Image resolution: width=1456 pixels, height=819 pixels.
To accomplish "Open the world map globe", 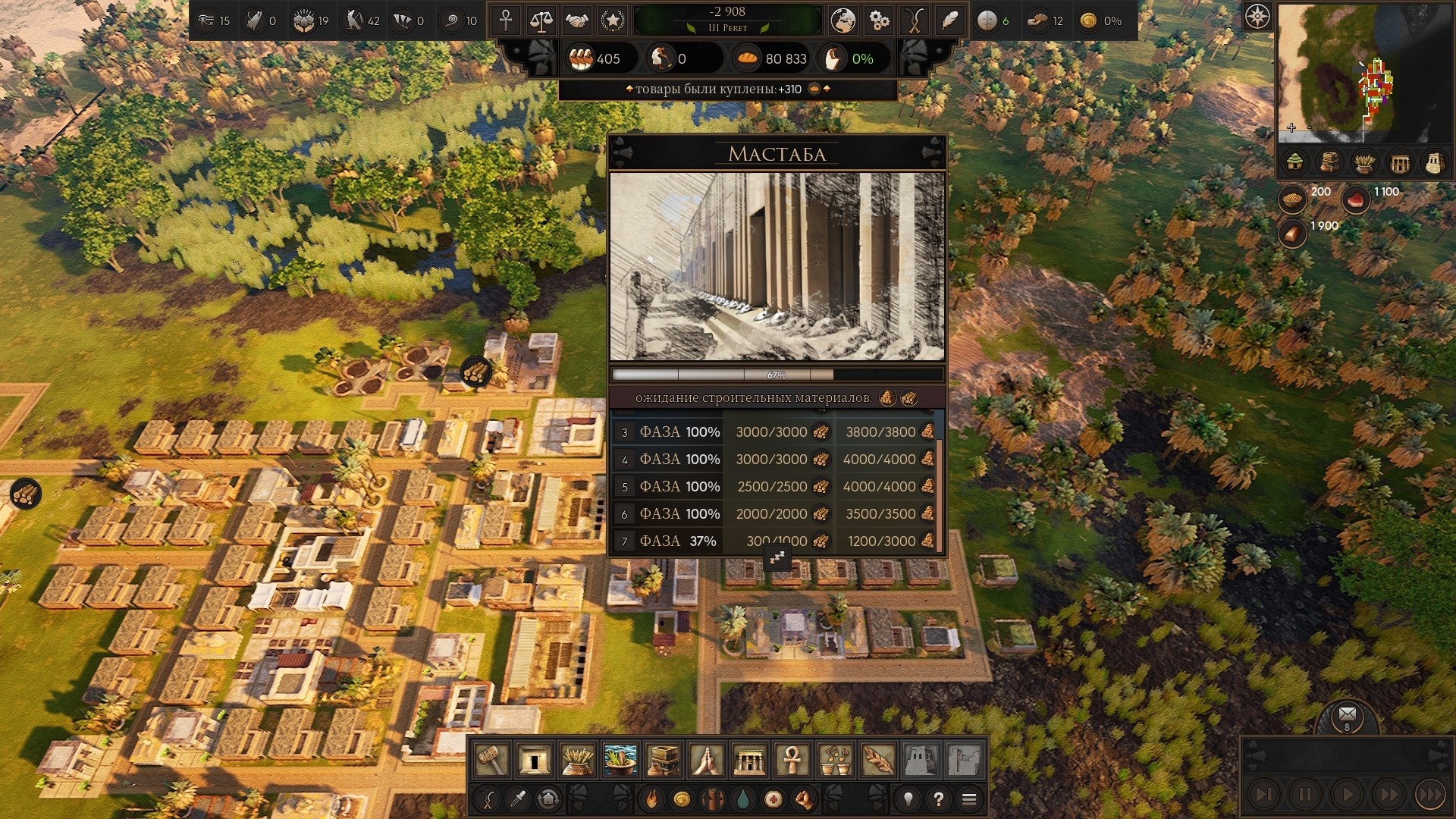I will click(x=843, y=20).
